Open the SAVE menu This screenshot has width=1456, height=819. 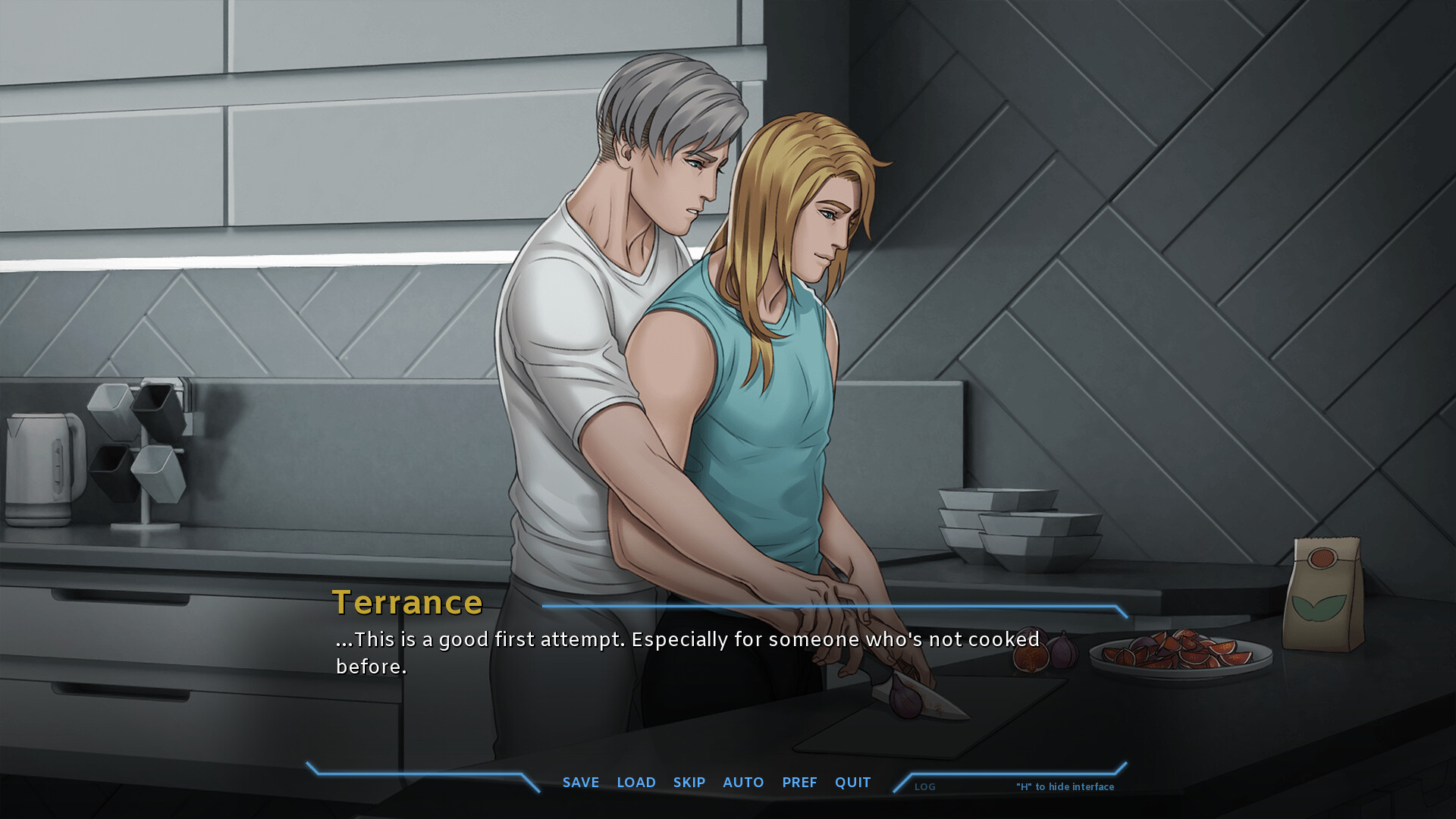tap(581, 782)
